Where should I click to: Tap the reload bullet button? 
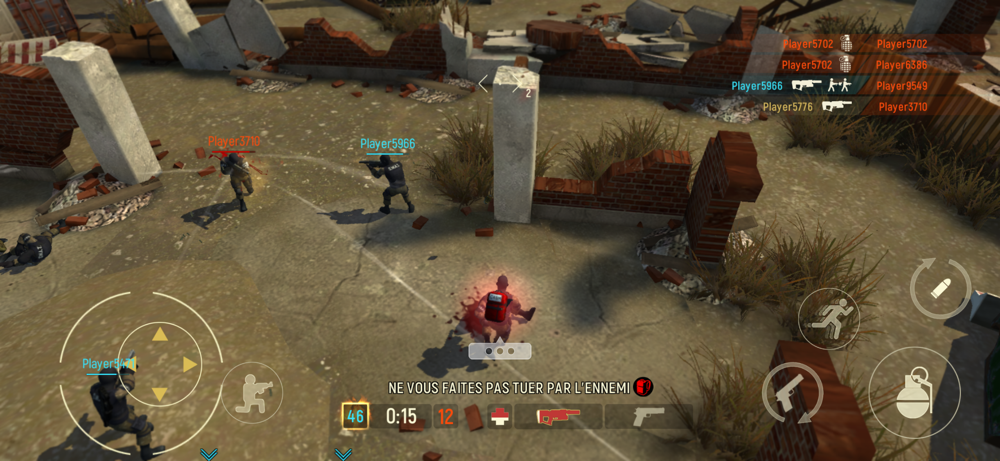coord(940,289)
